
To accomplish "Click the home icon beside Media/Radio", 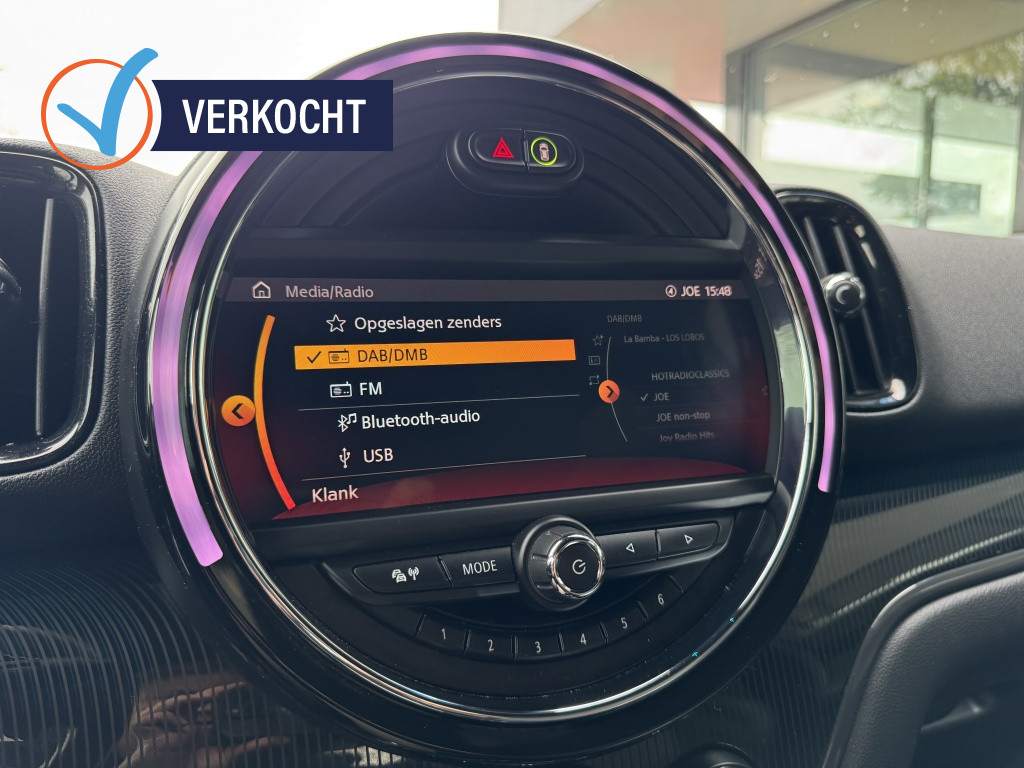I will [x=261, y=291].
